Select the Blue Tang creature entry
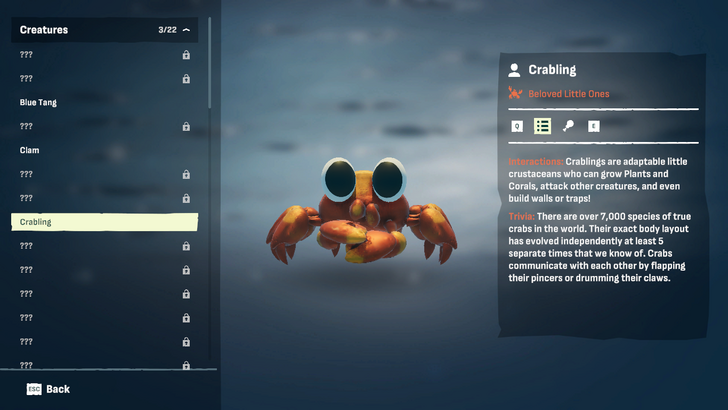The width and height of the screenshot is (728, 410). (104, 102)
